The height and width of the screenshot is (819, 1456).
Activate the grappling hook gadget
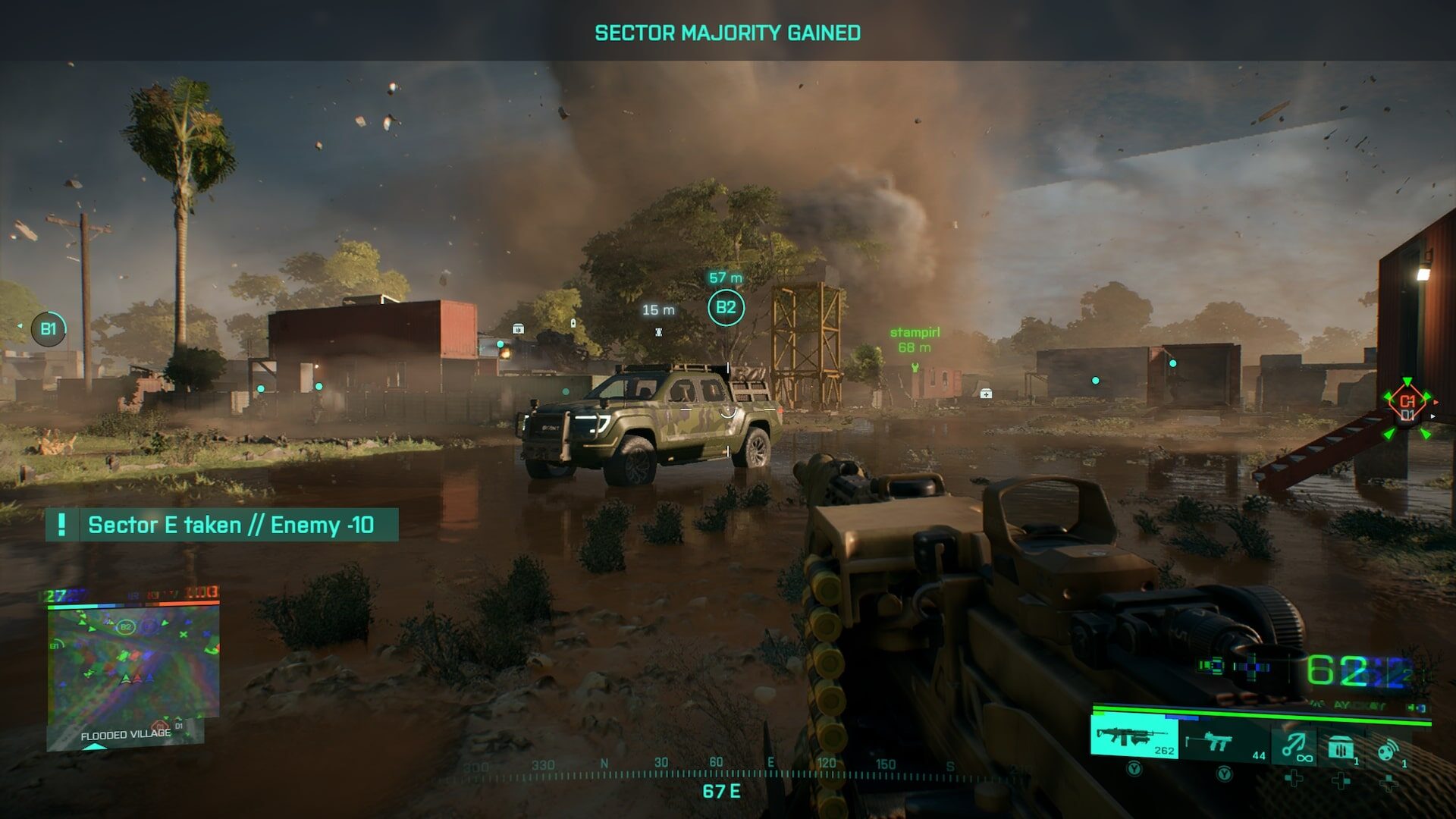[x=1296, y=745]
